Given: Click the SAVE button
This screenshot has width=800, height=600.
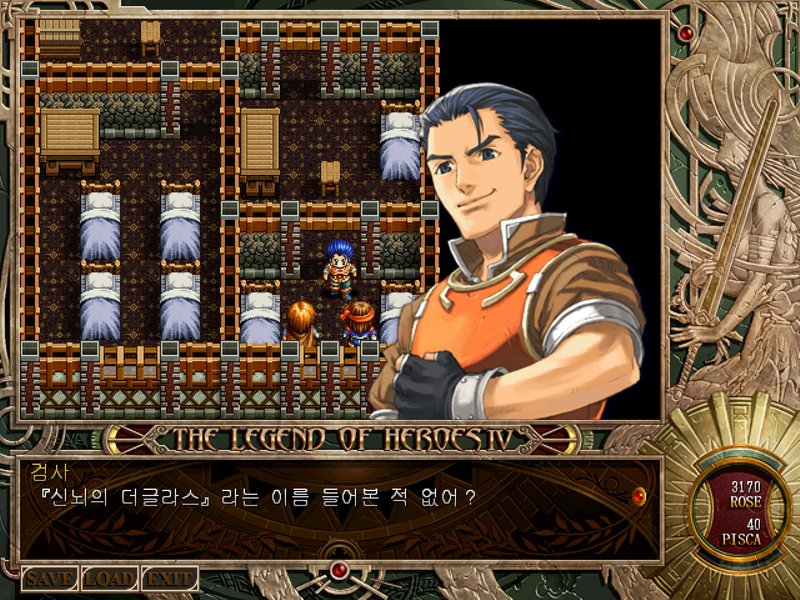Looking at the screenshot, I should pos(50,579).
